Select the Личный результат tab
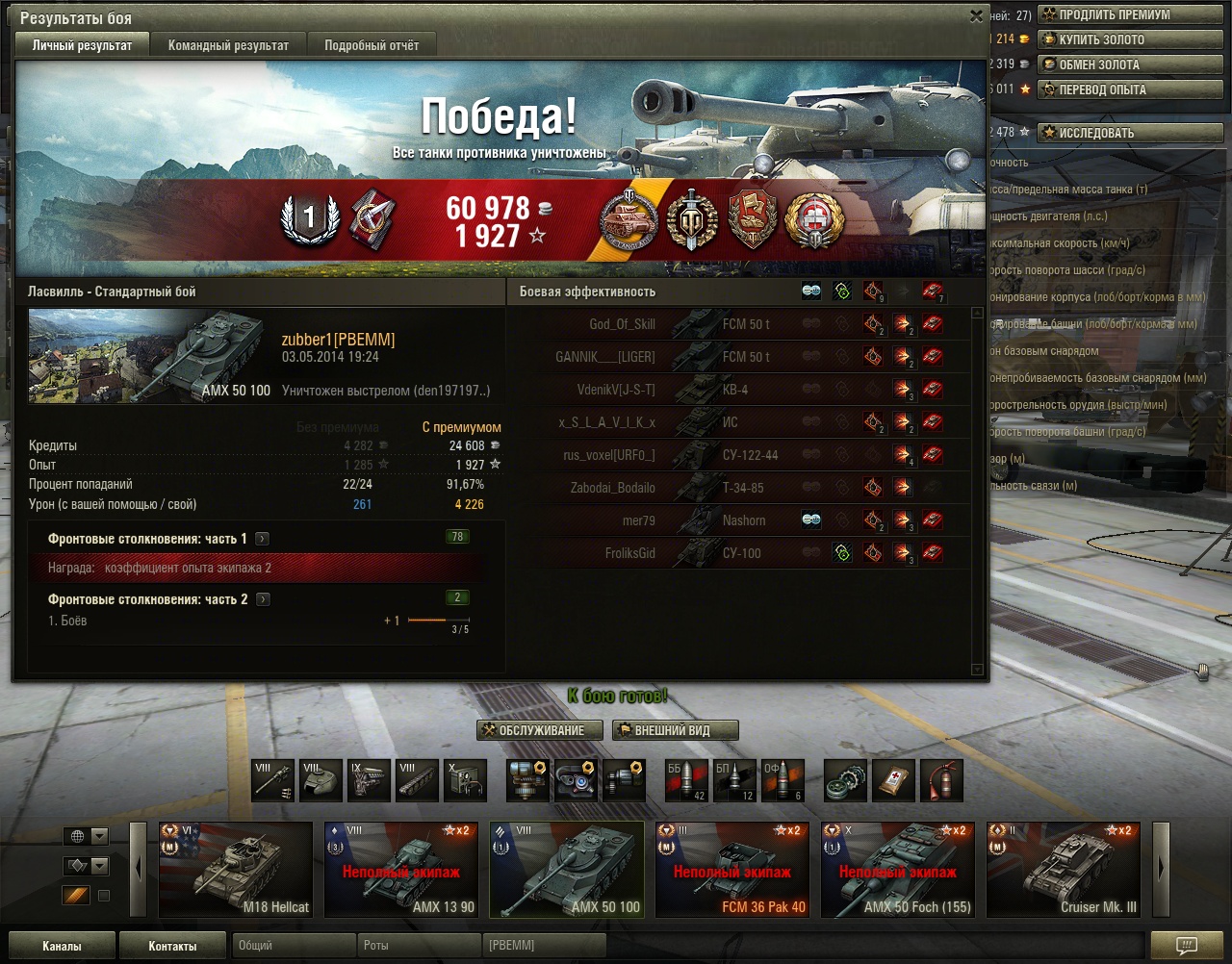The height and width of the screenshot is (964, 1232). click(82, 45)
